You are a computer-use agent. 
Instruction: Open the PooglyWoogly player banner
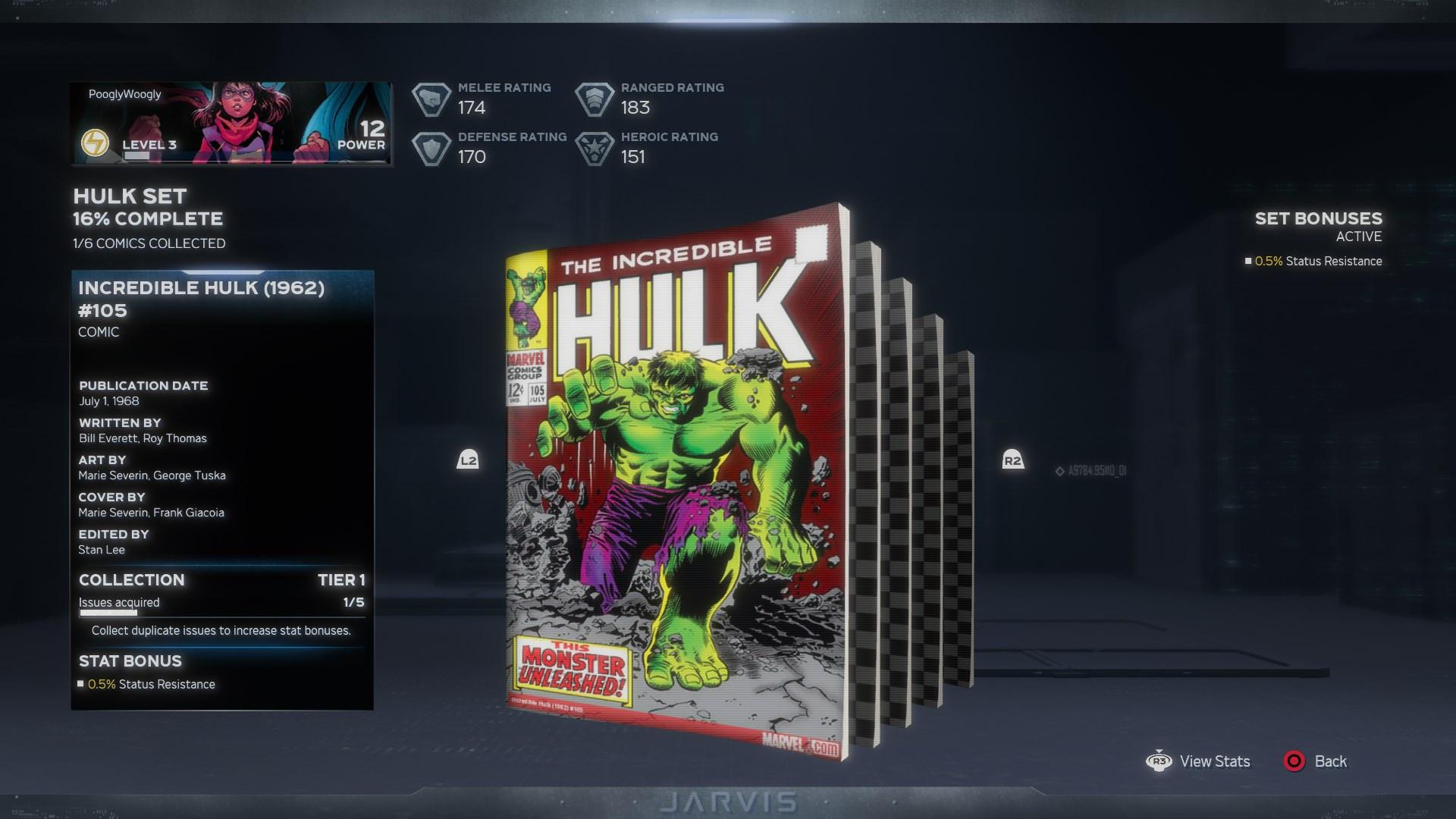[231, 124]
